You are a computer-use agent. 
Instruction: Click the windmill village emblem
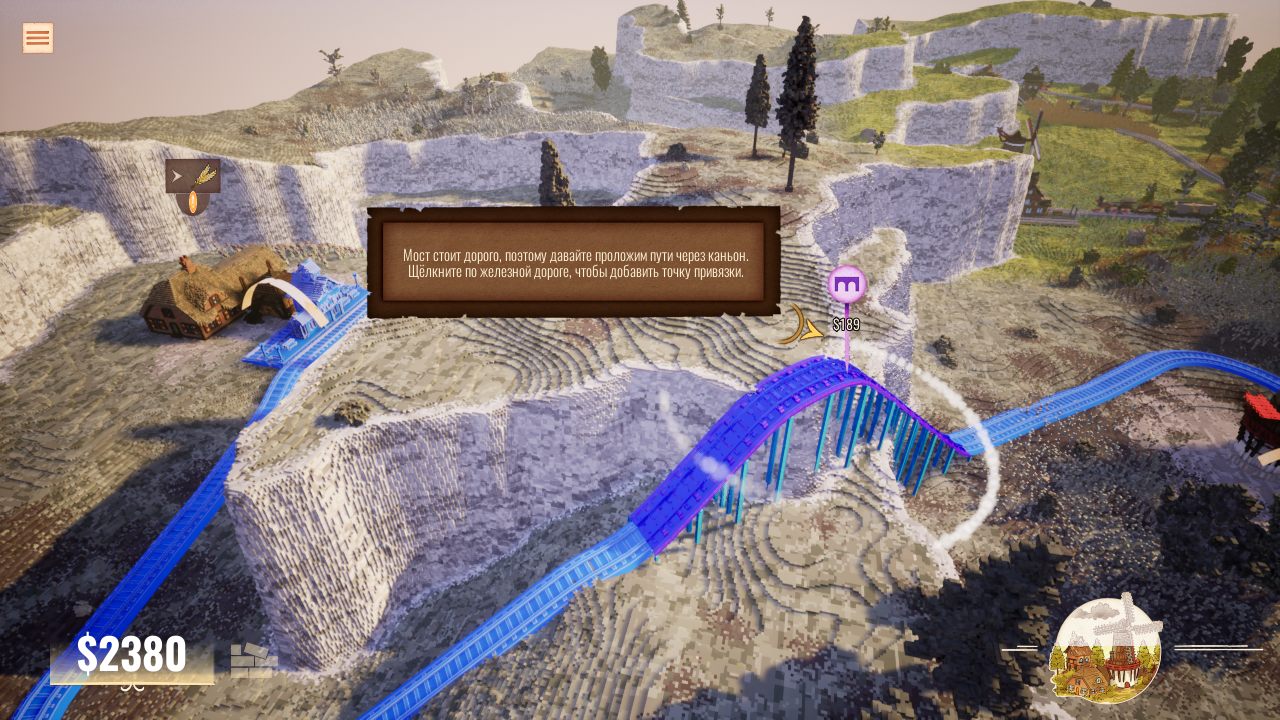pos(1106,649)
